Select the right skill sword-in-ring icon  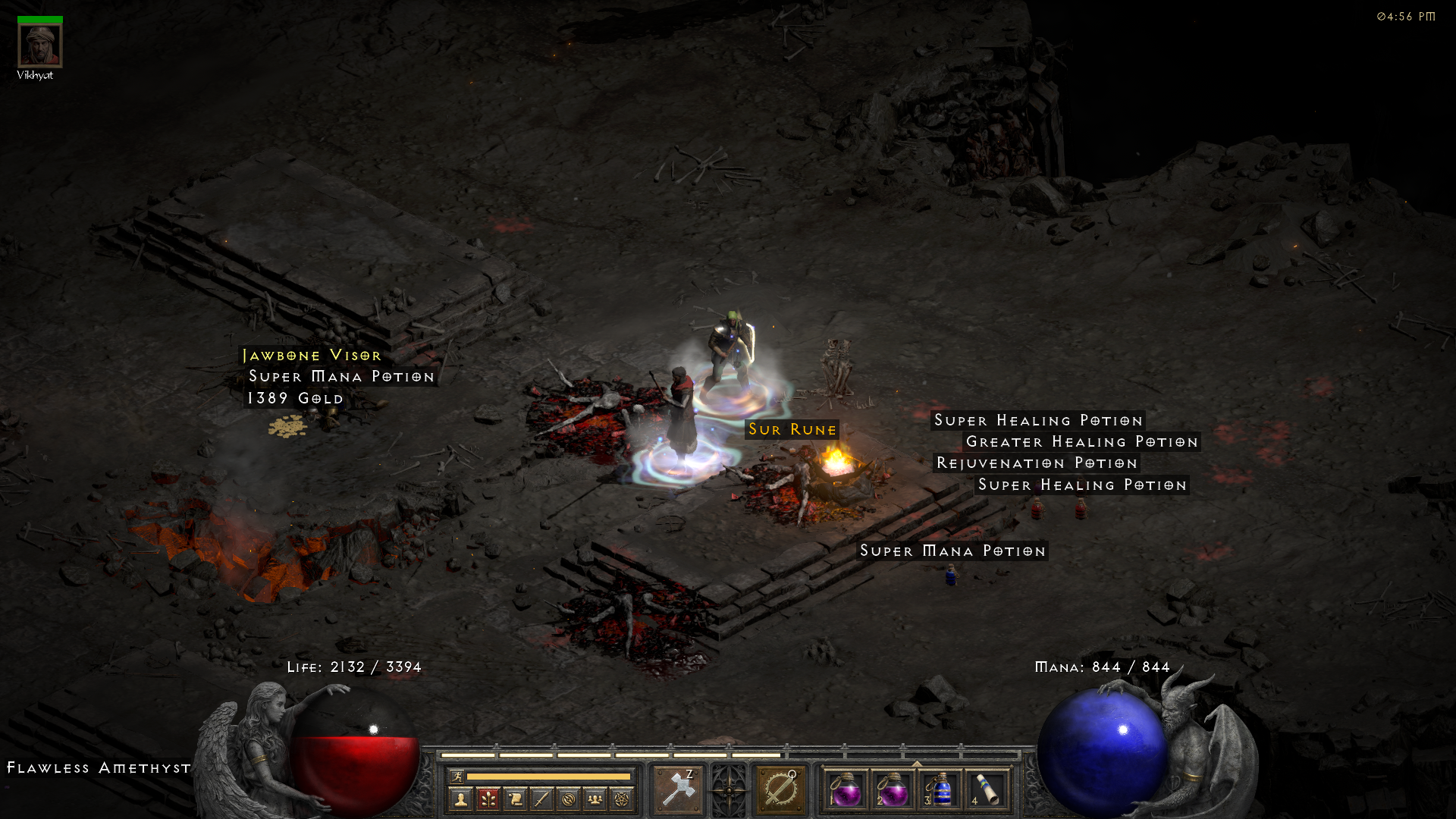pyautogui.click(x=780, y=790)
